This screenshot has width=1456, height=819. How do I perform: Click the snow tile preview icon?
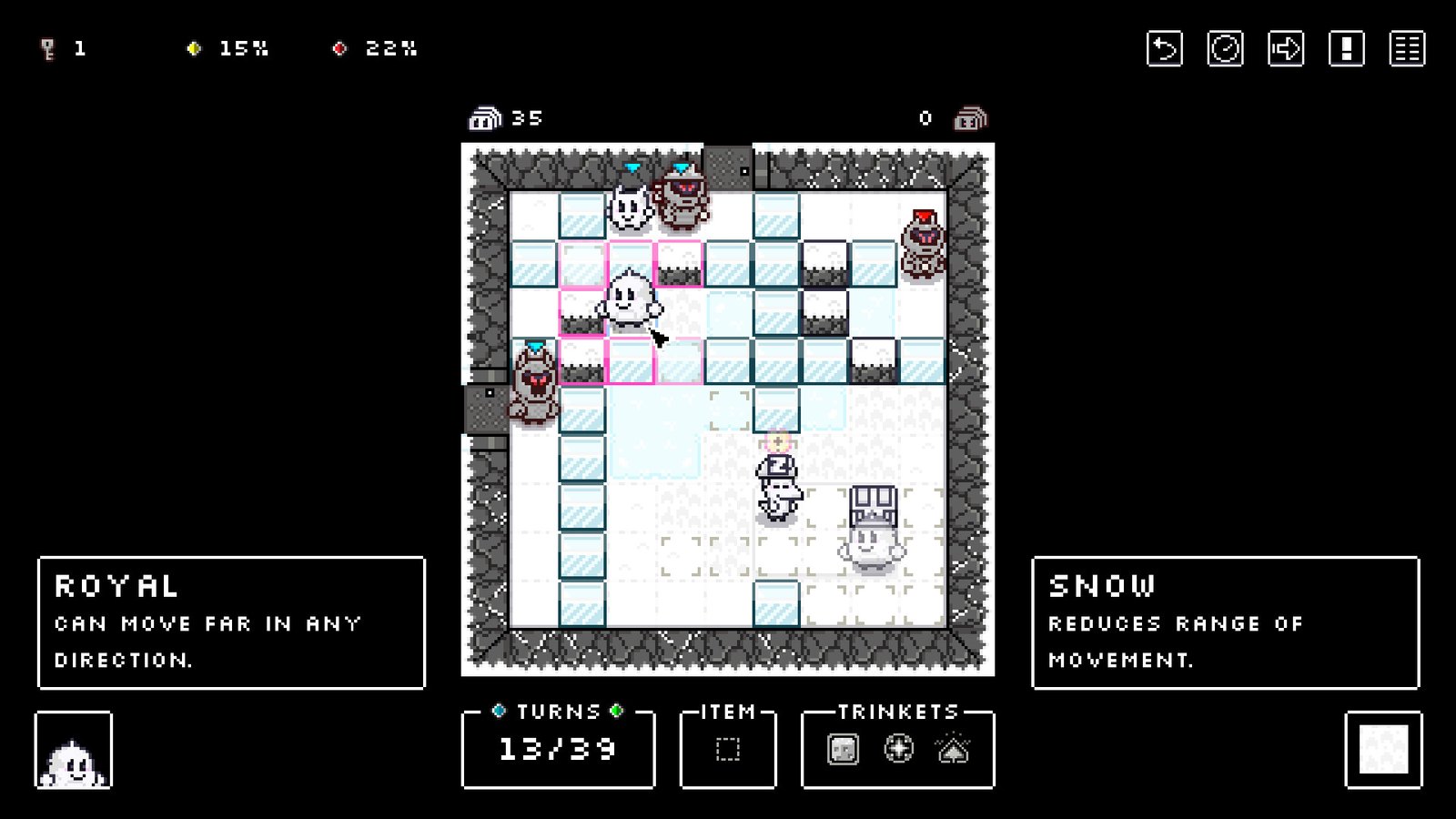(x=1383, y=750)
